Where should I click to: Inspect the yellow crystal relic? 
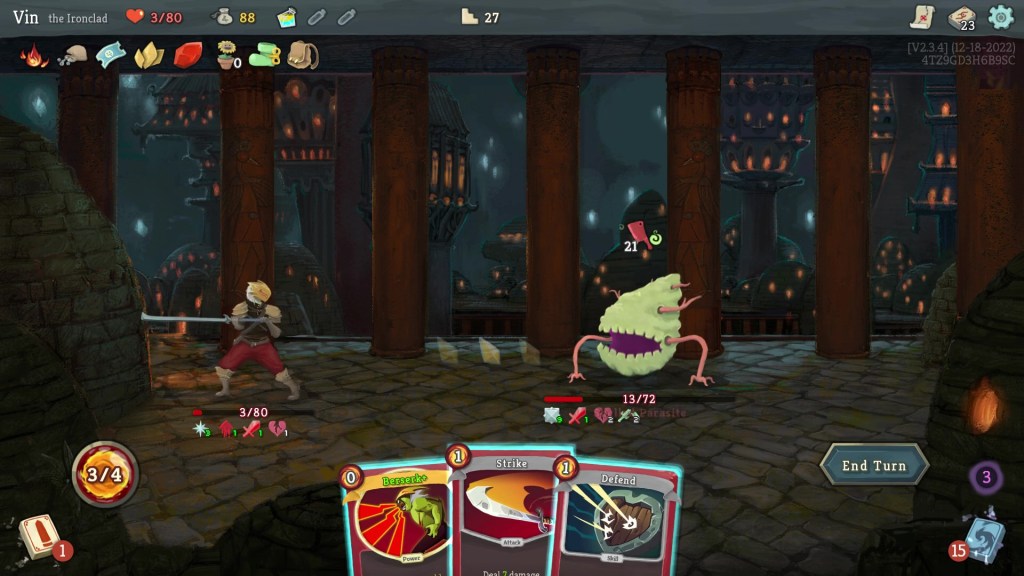click(149, 55)
